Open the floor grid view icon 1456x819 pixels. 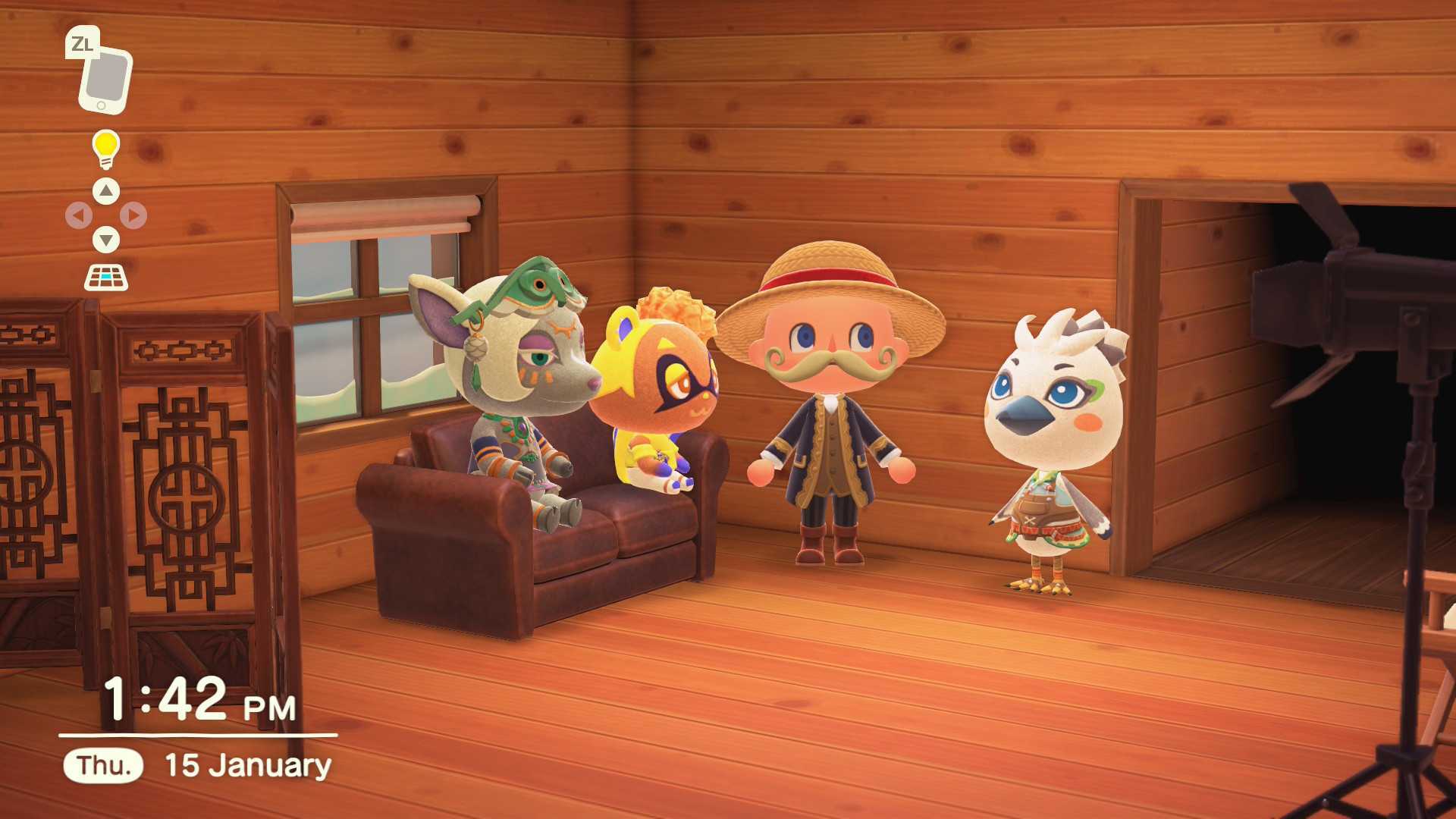pos(105,278)
